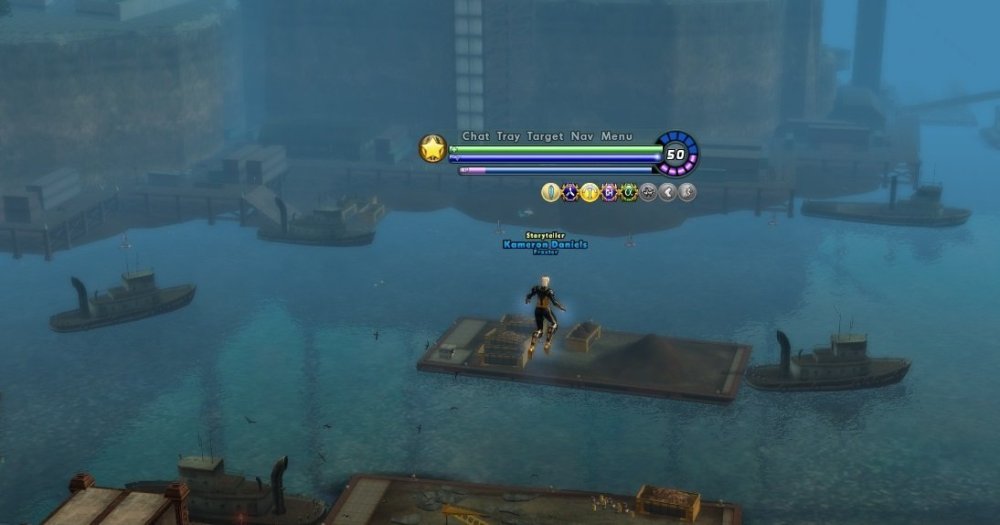The width and height of the screenshot is (1000, 525).
Task: Show the Nav window
Action: 582,136
